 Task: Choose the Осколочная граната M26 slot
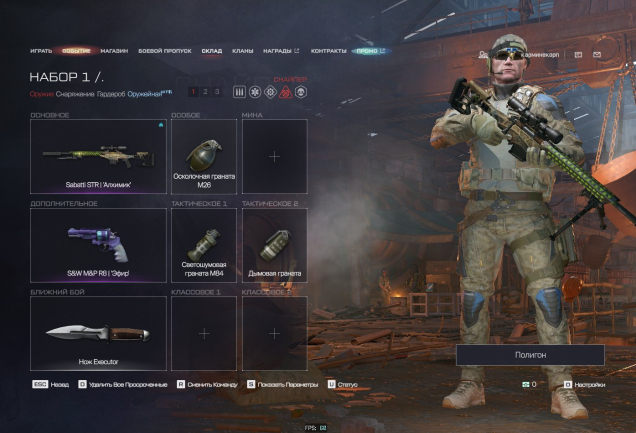(x=204, y=157)
